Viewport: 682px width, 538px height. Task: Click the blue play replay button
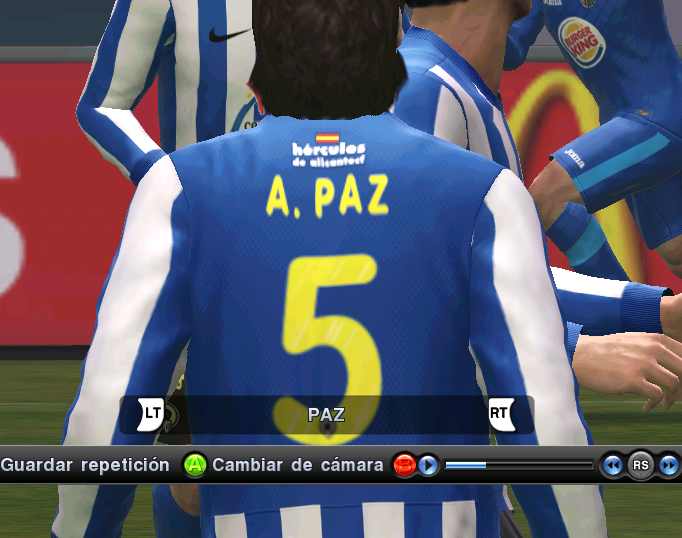(428, 465)
